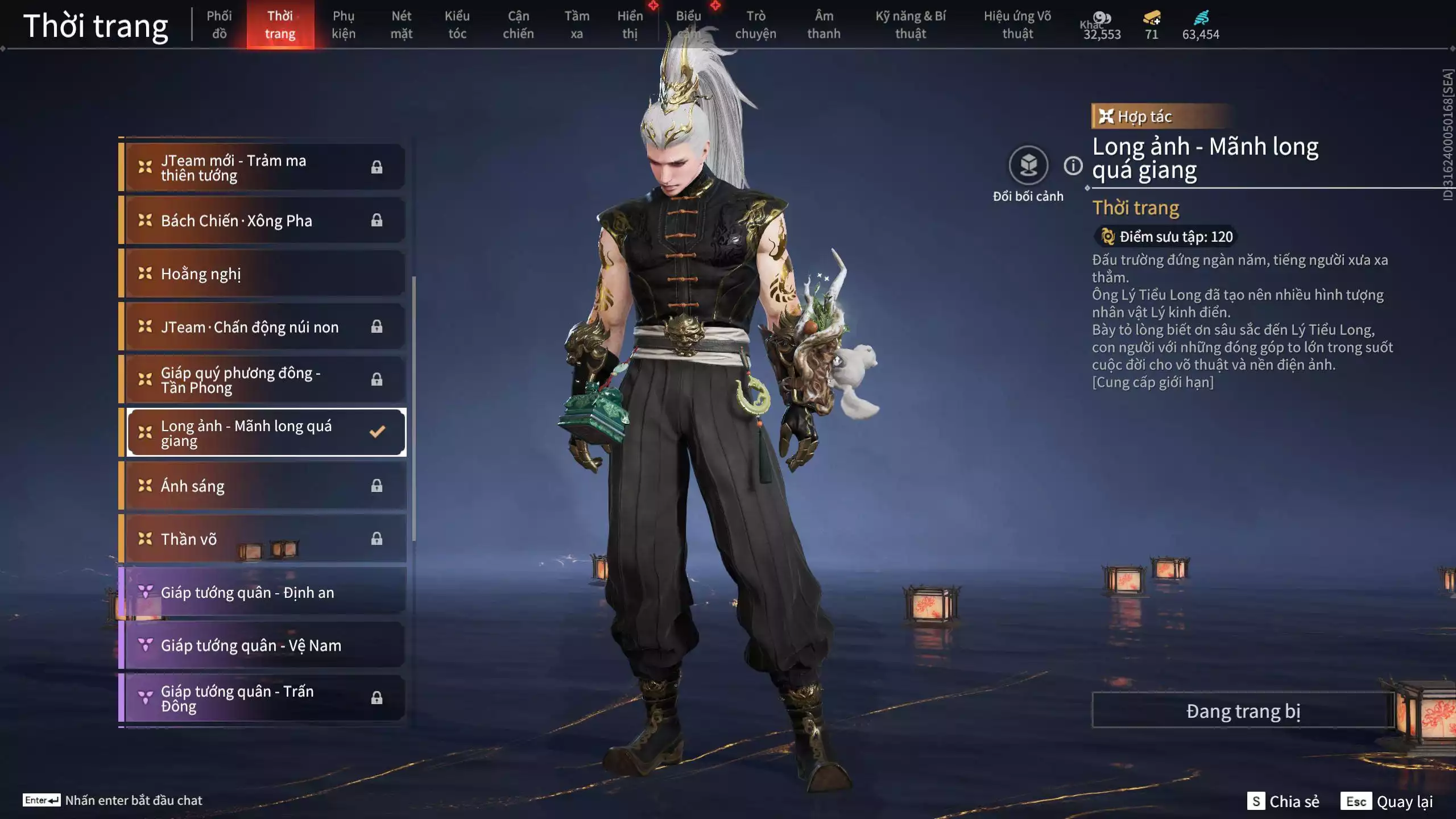Open the Phụ kiện tab
This screenshot has height=819, width=1456.
344,24
